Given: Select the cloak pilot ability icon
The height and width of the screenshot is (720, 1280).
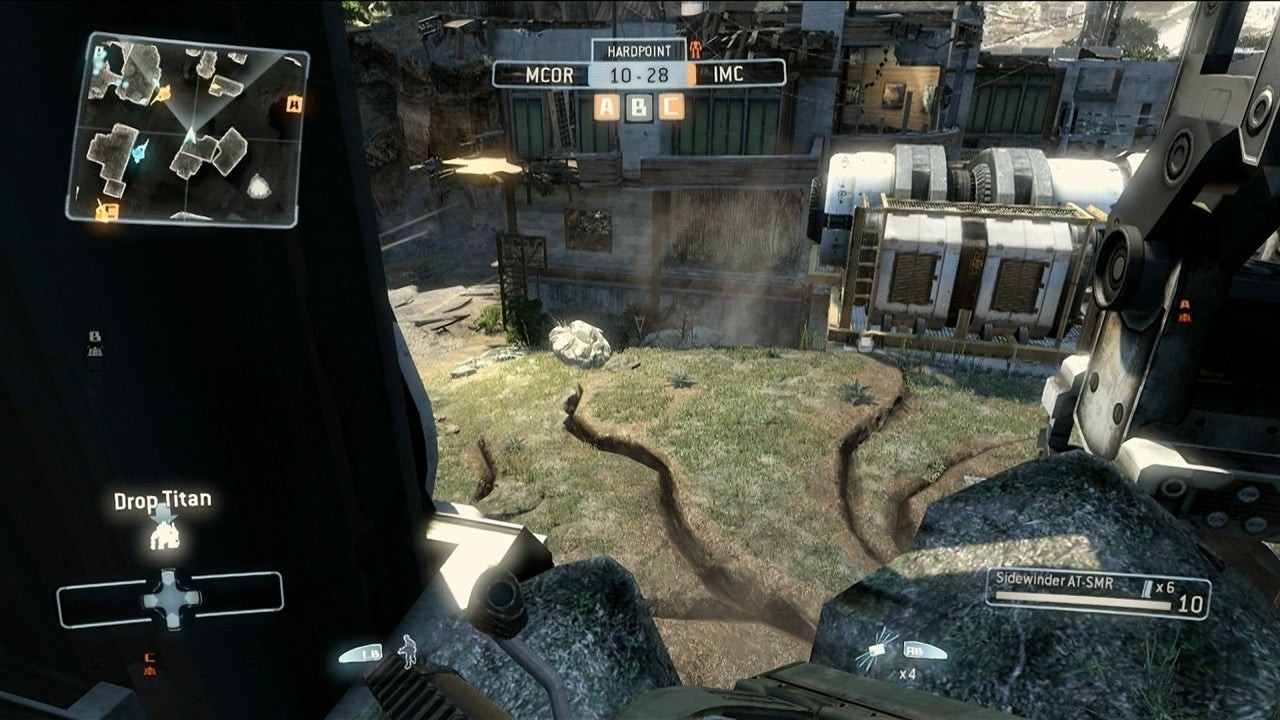Looking at the screenshot, I should click(x=407, y=650).
